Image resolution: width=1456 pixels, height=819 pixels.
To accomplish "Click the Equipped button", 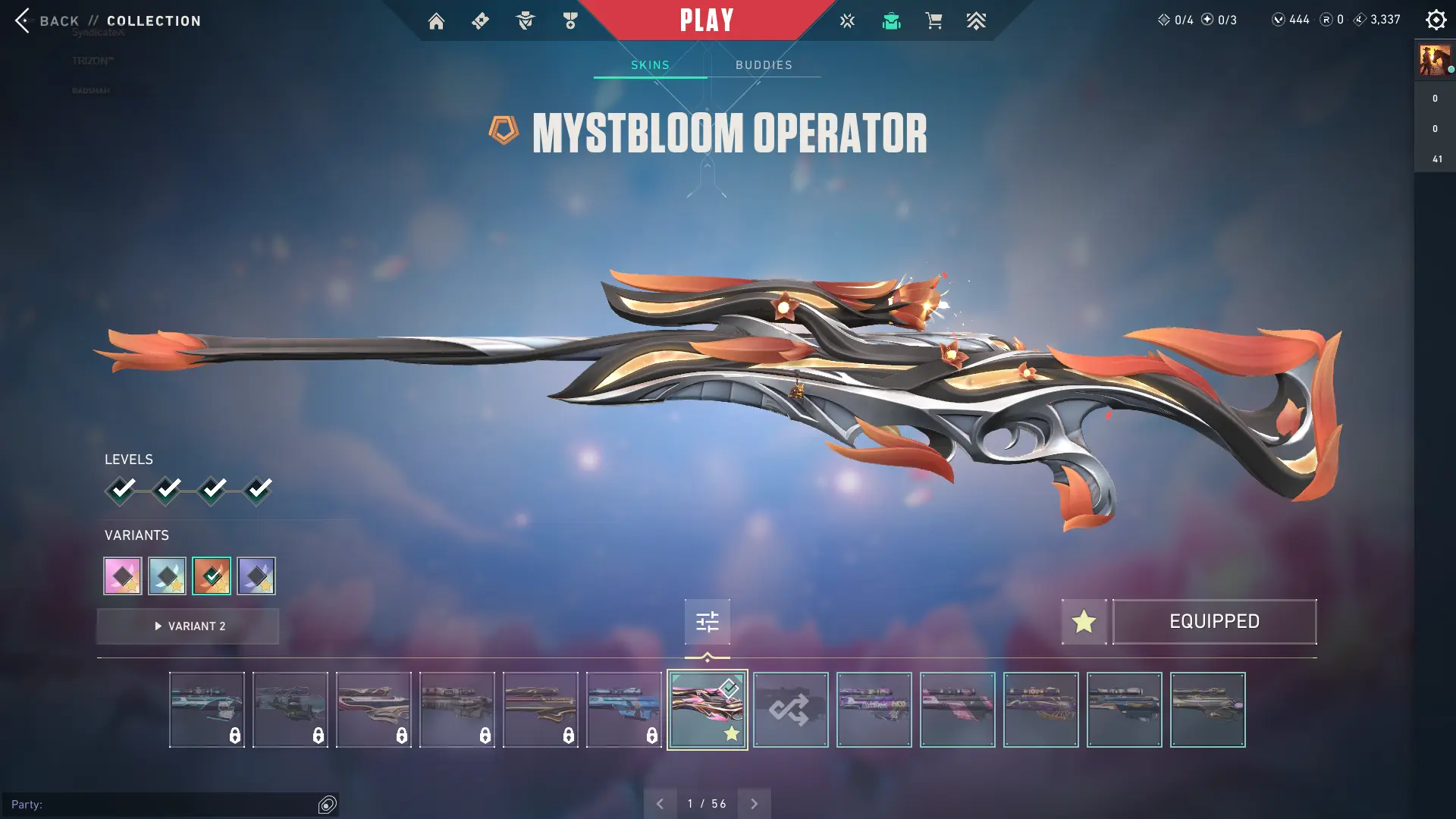I will [1214, 622].
